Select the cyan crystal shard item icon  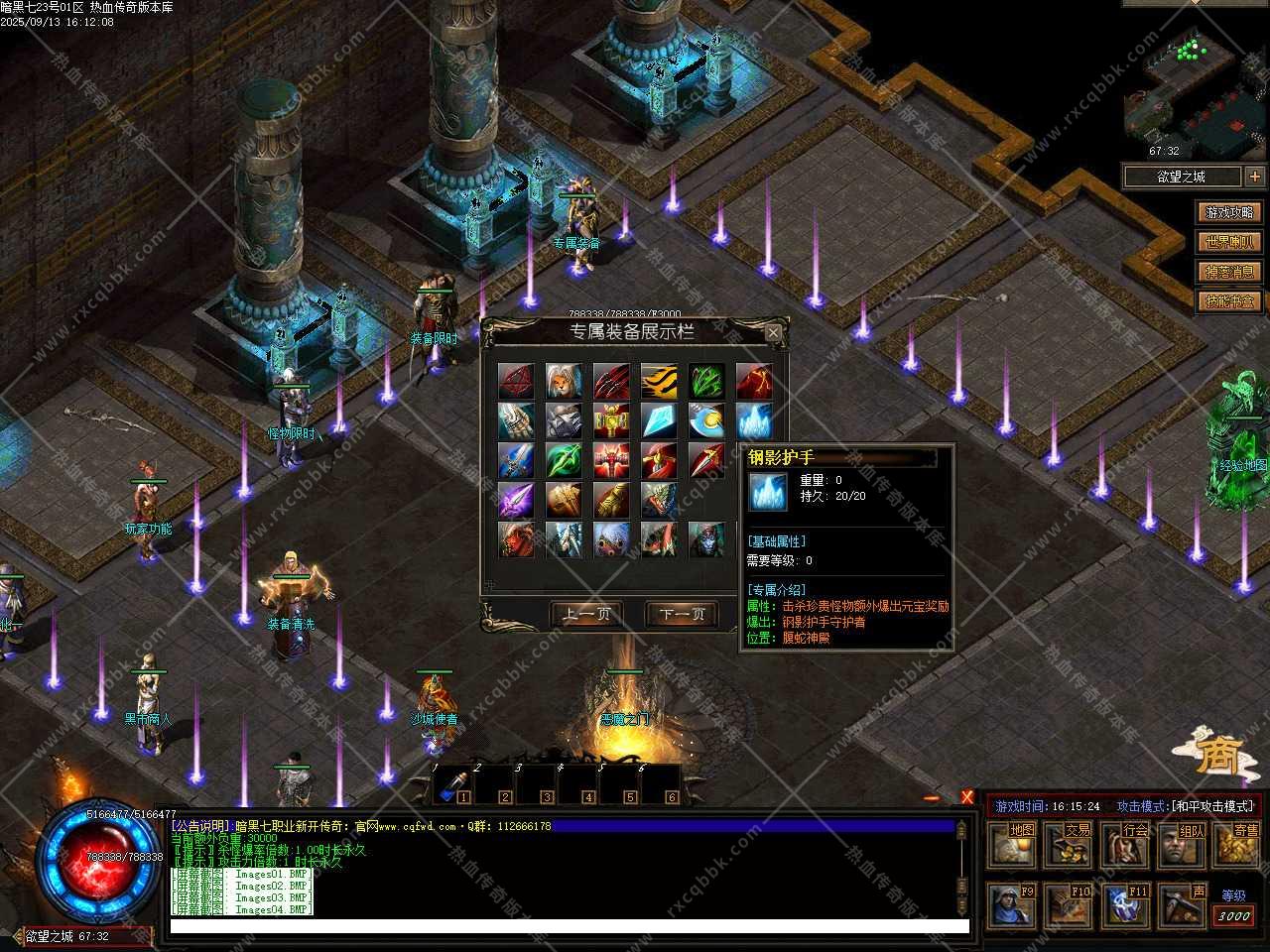tap(659, 420)
